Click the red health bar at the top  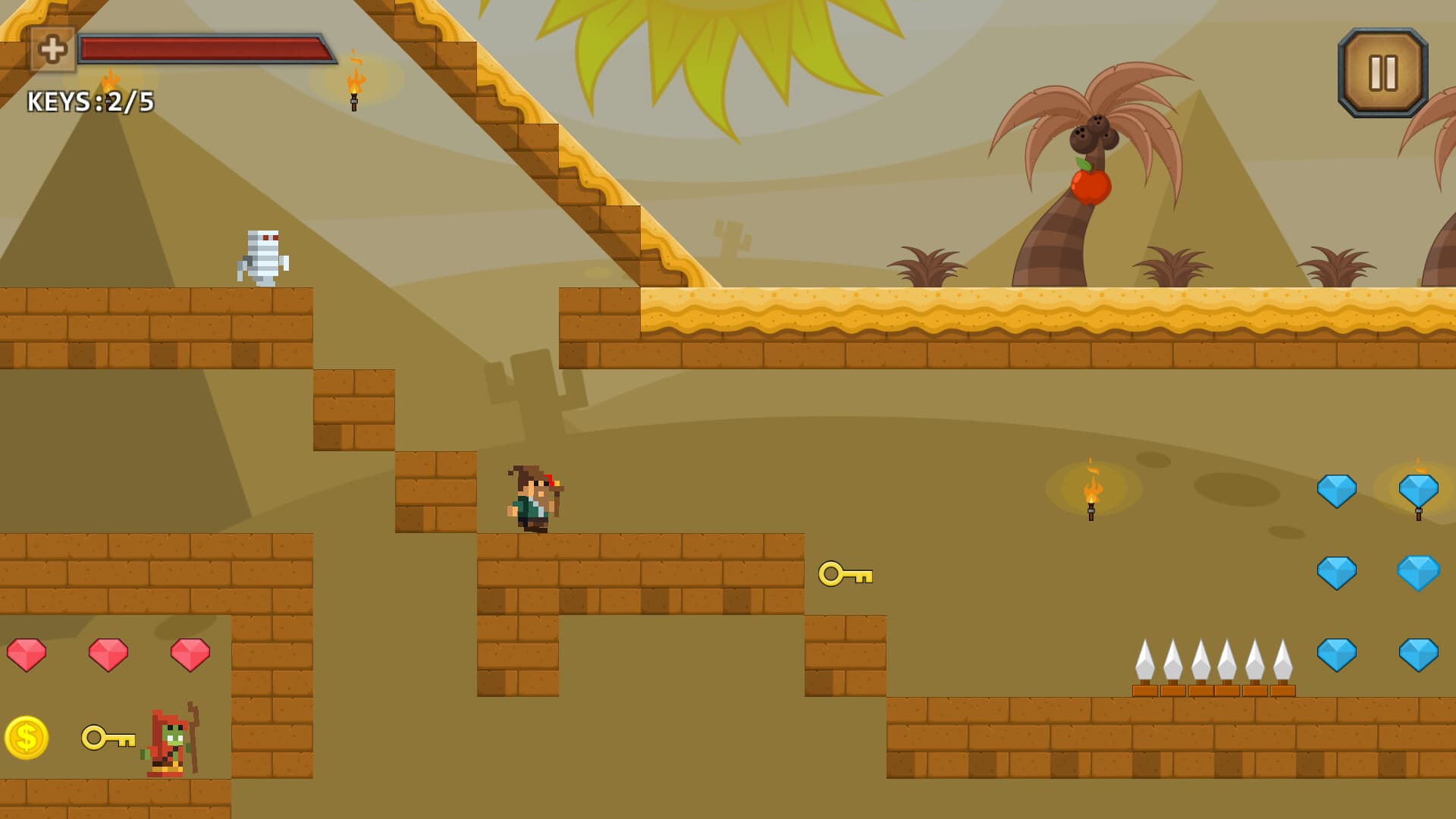(x=205, y=47)
